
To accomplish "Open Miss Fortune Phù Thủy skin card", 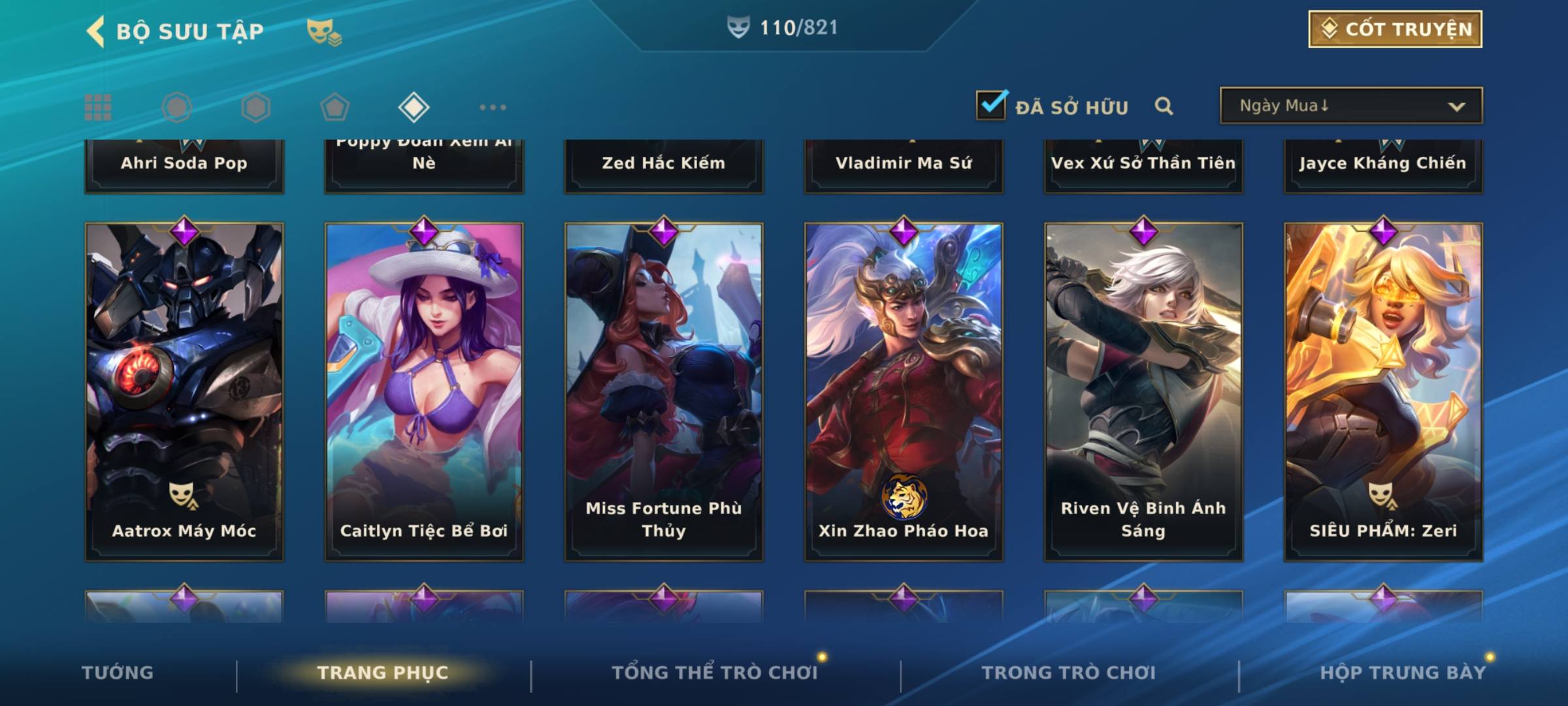I will pyautogui.click(x=664, y=391).
